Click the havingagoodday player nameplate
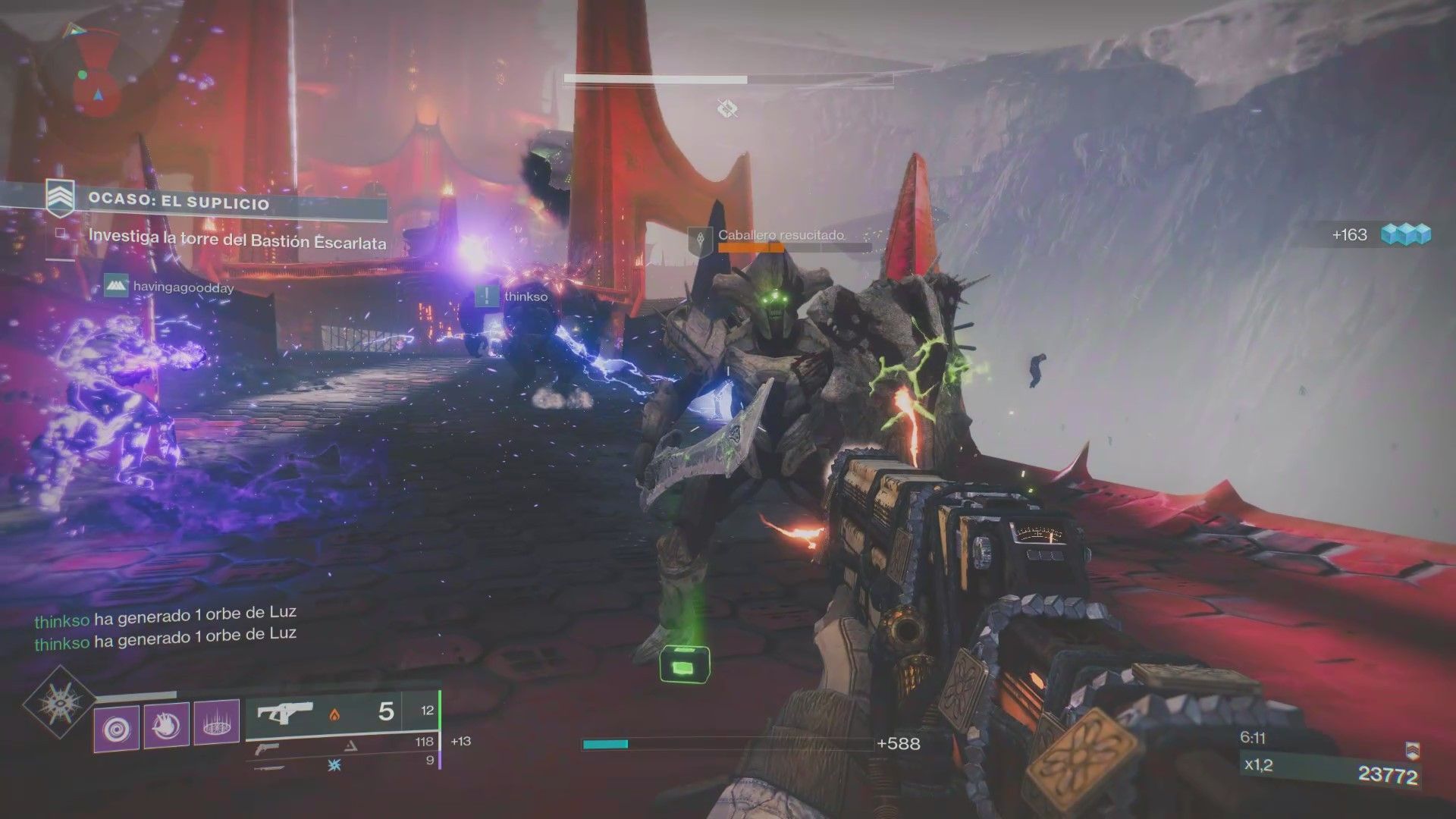 (x=169, y=287)
